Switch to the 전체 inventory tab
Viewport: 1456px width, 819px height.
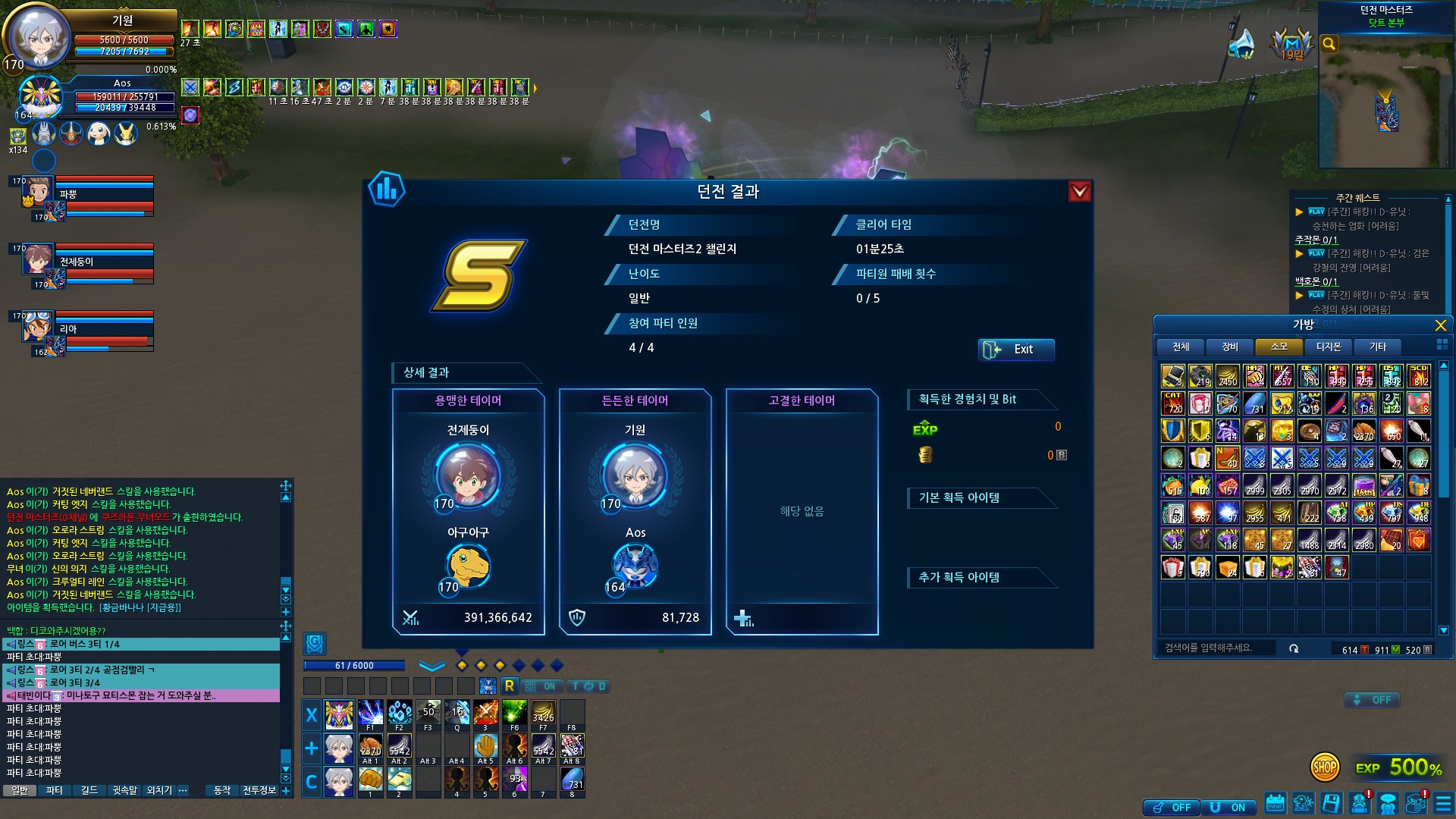coord(1181,347)
